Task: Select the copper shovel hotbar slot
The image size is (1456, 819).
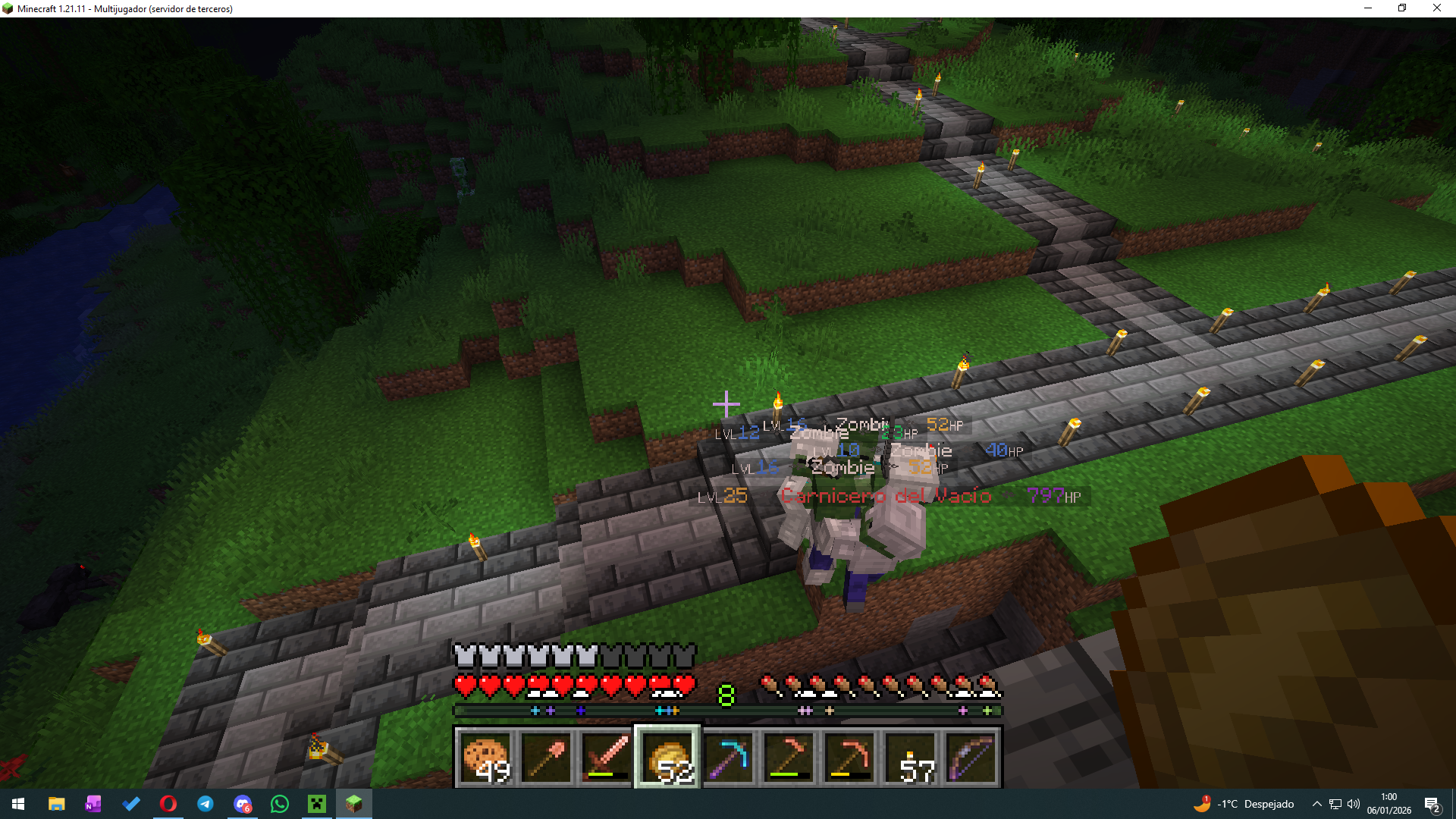Action: (x=546, y=757)
